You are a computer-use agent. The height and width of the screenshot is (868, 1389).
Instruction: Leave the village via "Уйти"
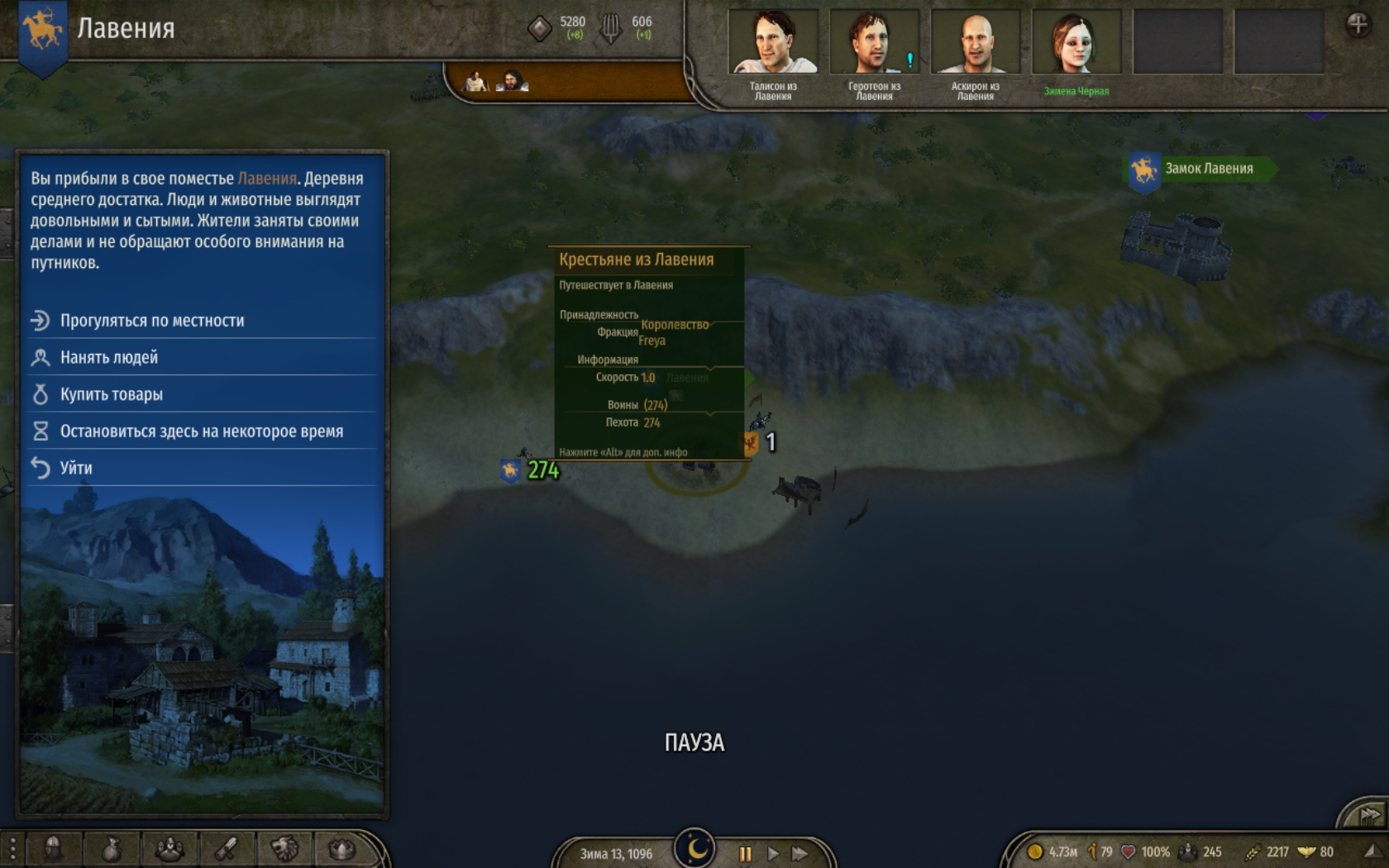[76, 468]
